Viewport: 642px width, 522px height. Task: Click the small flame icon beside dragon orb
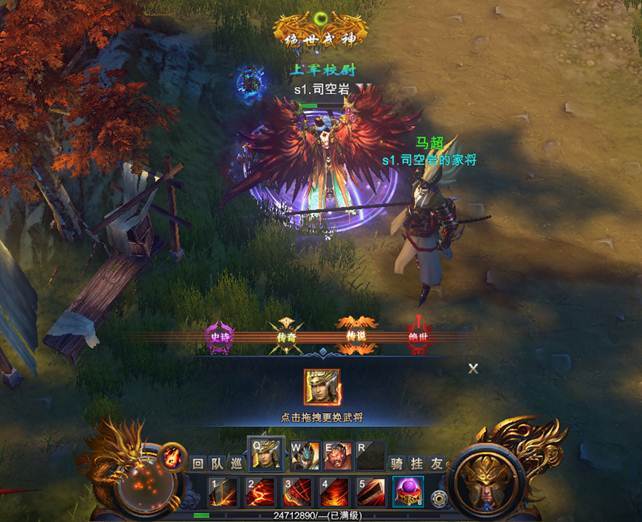(173, 456)
